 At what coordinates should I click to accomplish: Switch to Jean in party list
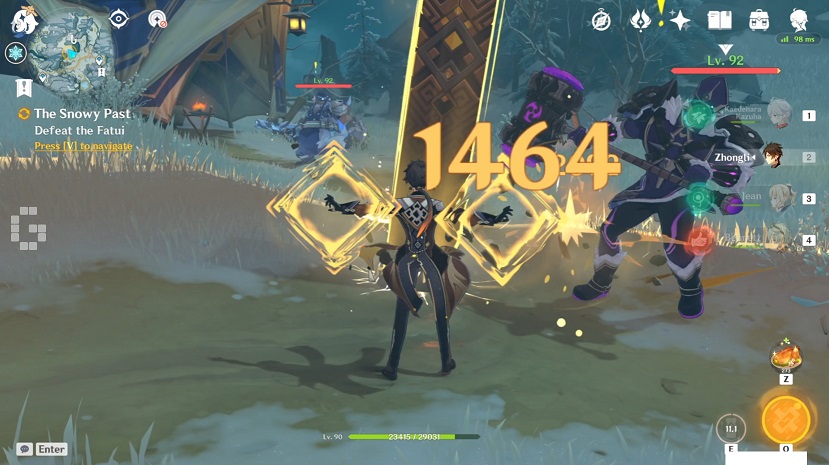point(780,197)
